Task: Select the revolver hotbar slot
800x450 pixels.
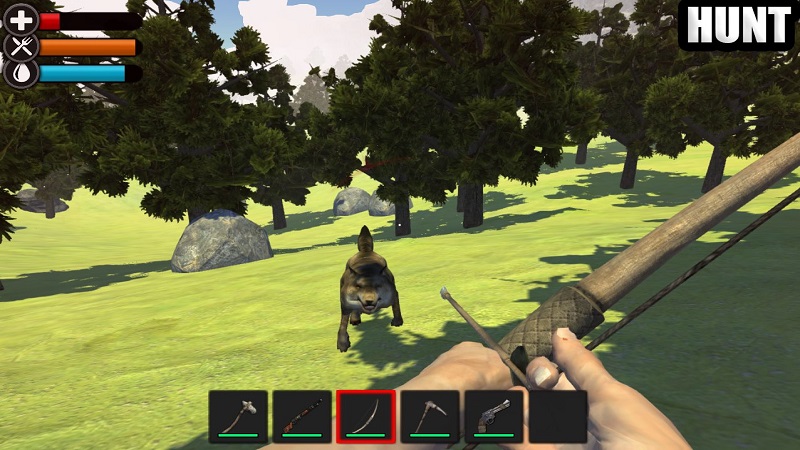Action: click(x=494, y=416)
